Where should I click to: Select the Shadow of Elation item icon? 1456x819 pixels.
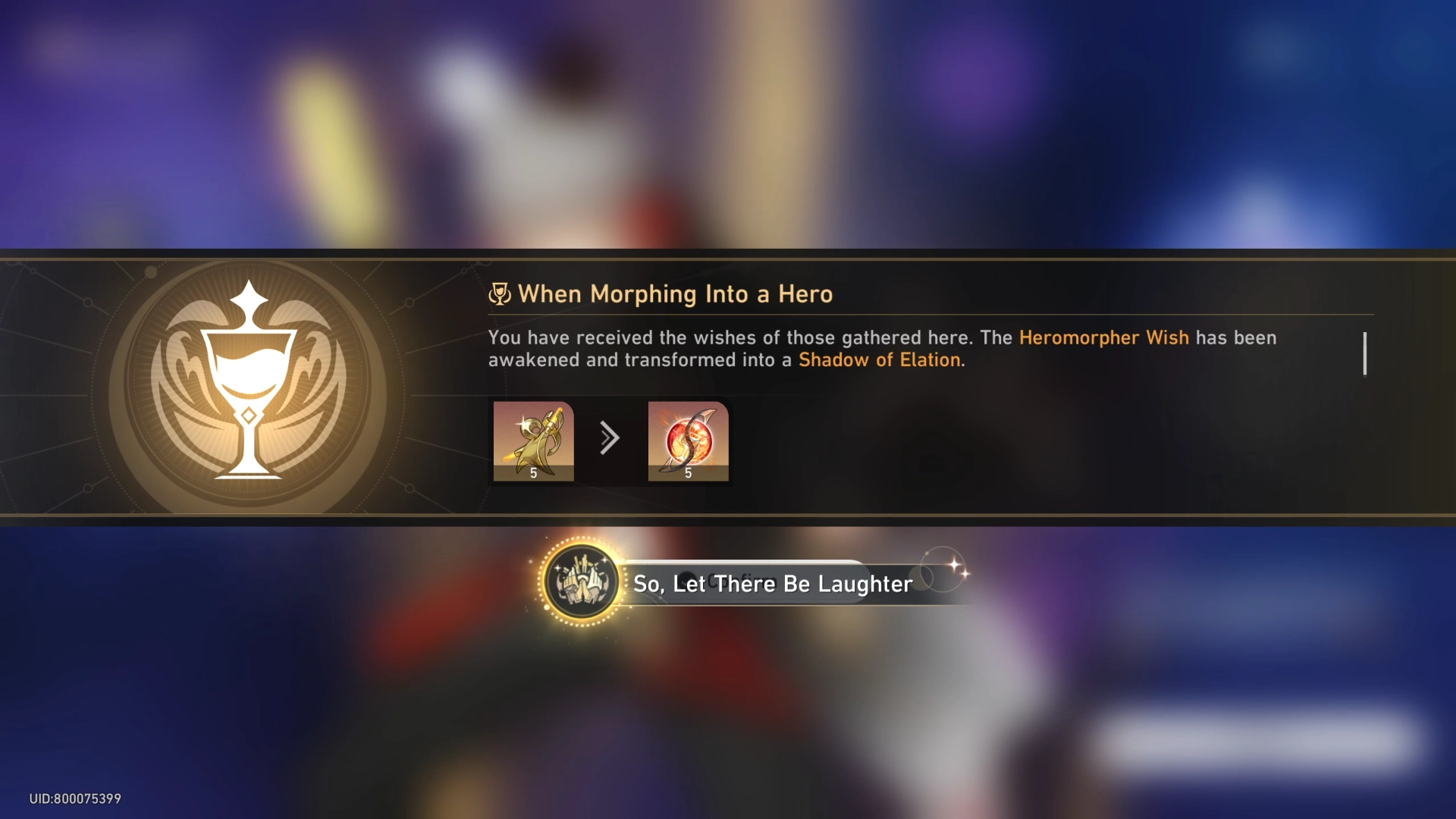click(x=689, y=441)
